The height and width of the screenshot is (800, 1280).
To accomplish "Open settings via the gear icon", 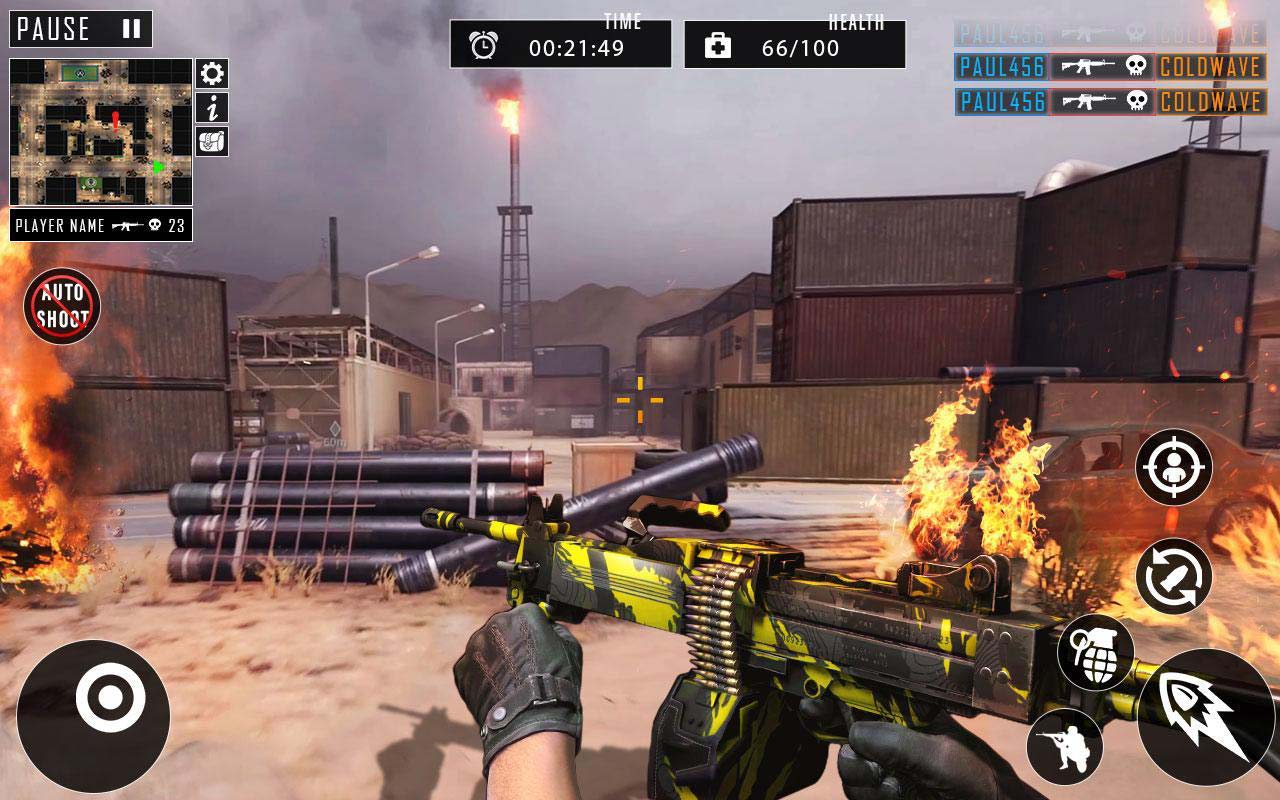I will 211,73.
